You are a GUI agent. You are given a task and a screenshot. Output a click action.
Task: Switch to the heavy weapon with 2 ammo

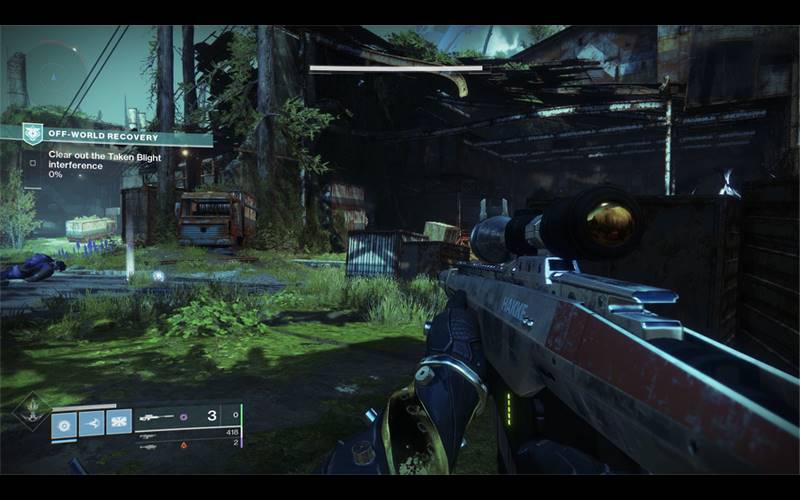click(x=190, y=446)
